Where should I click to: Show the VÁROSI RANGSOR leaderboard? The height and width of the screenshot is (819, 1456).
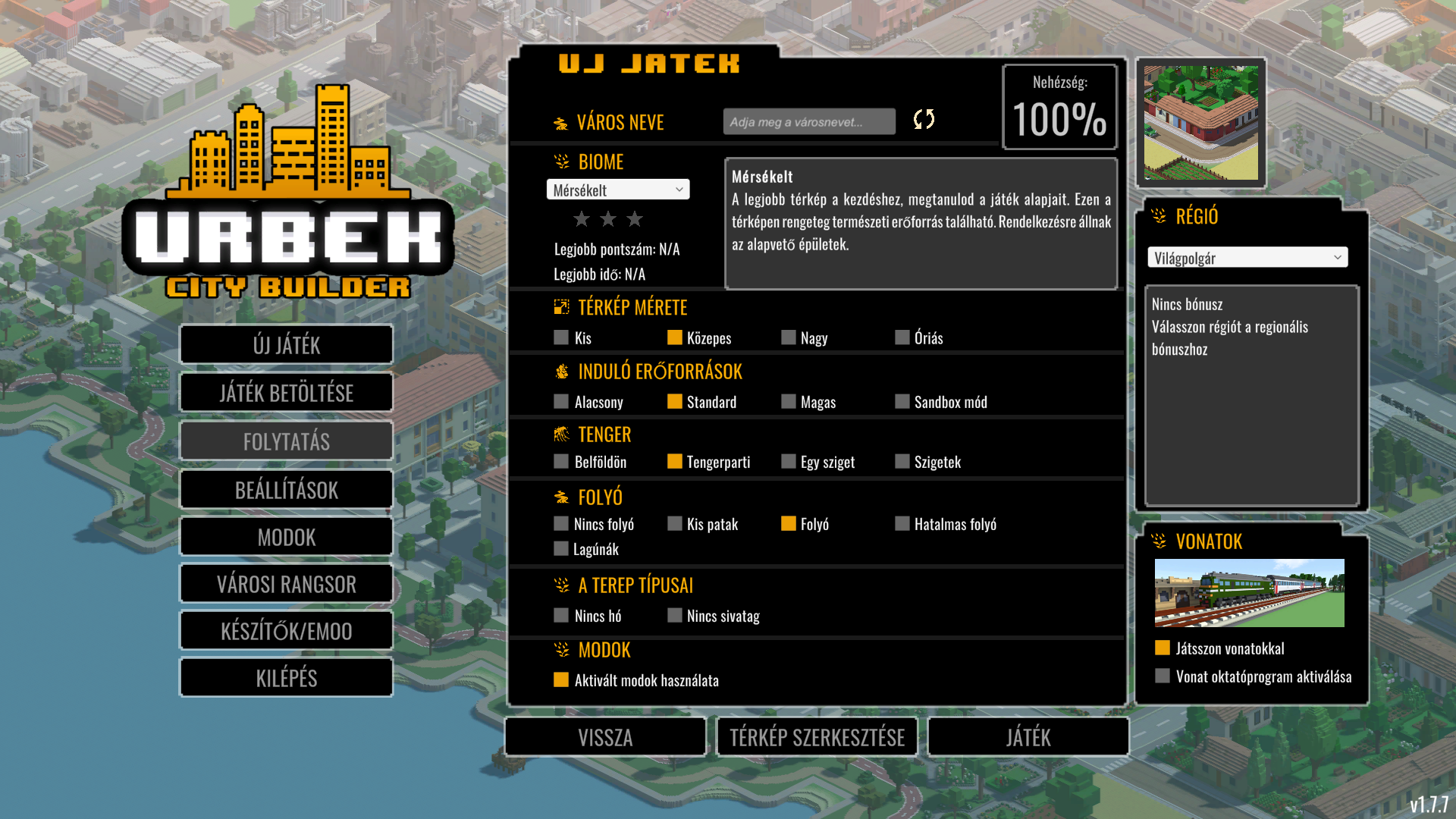286,585
